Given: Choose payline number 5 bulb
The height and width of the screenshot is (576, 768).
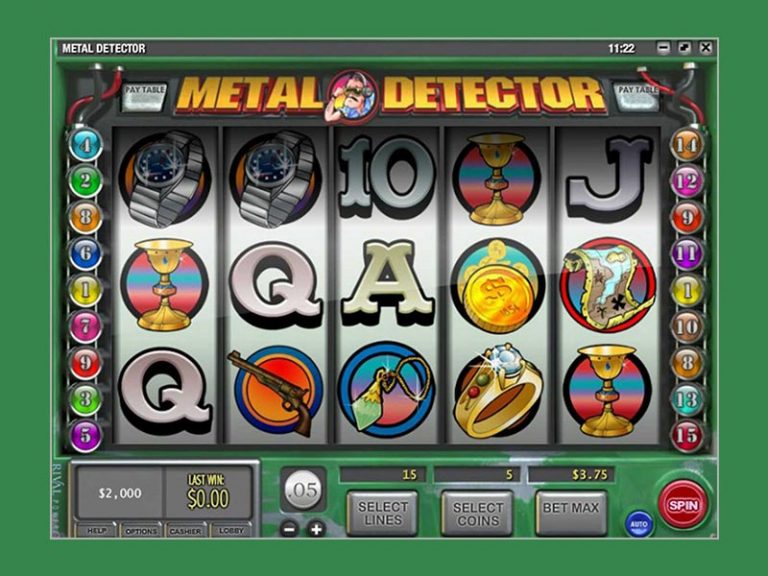Looking at the screenshot, I should 85,436.
